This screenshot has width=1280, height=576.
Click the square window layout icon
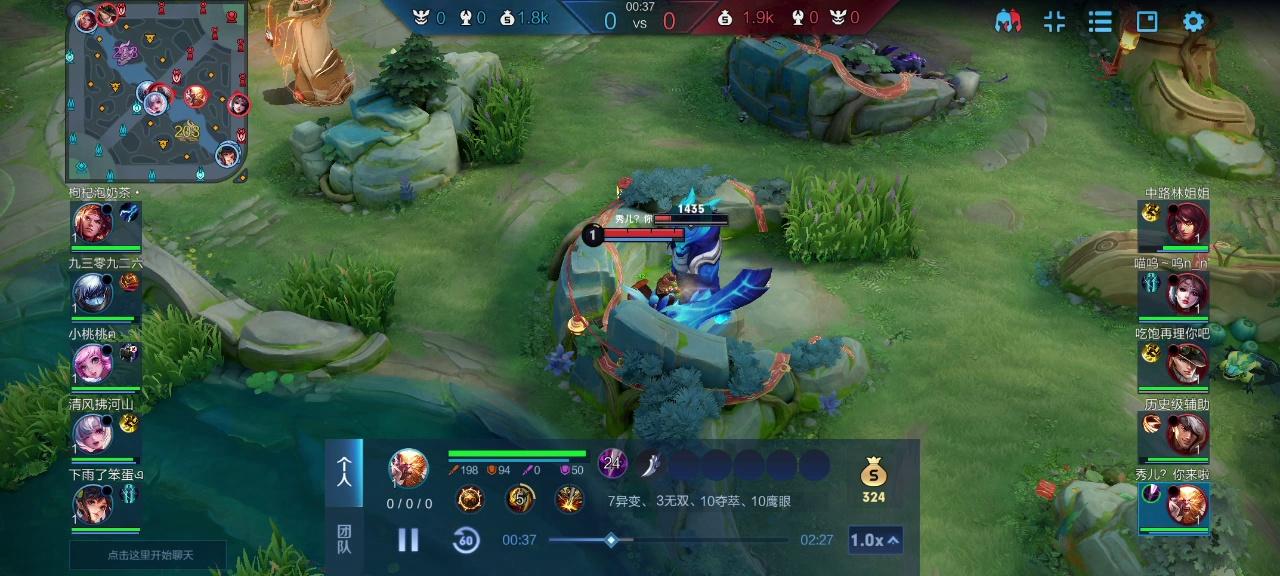pos(1147,22)
